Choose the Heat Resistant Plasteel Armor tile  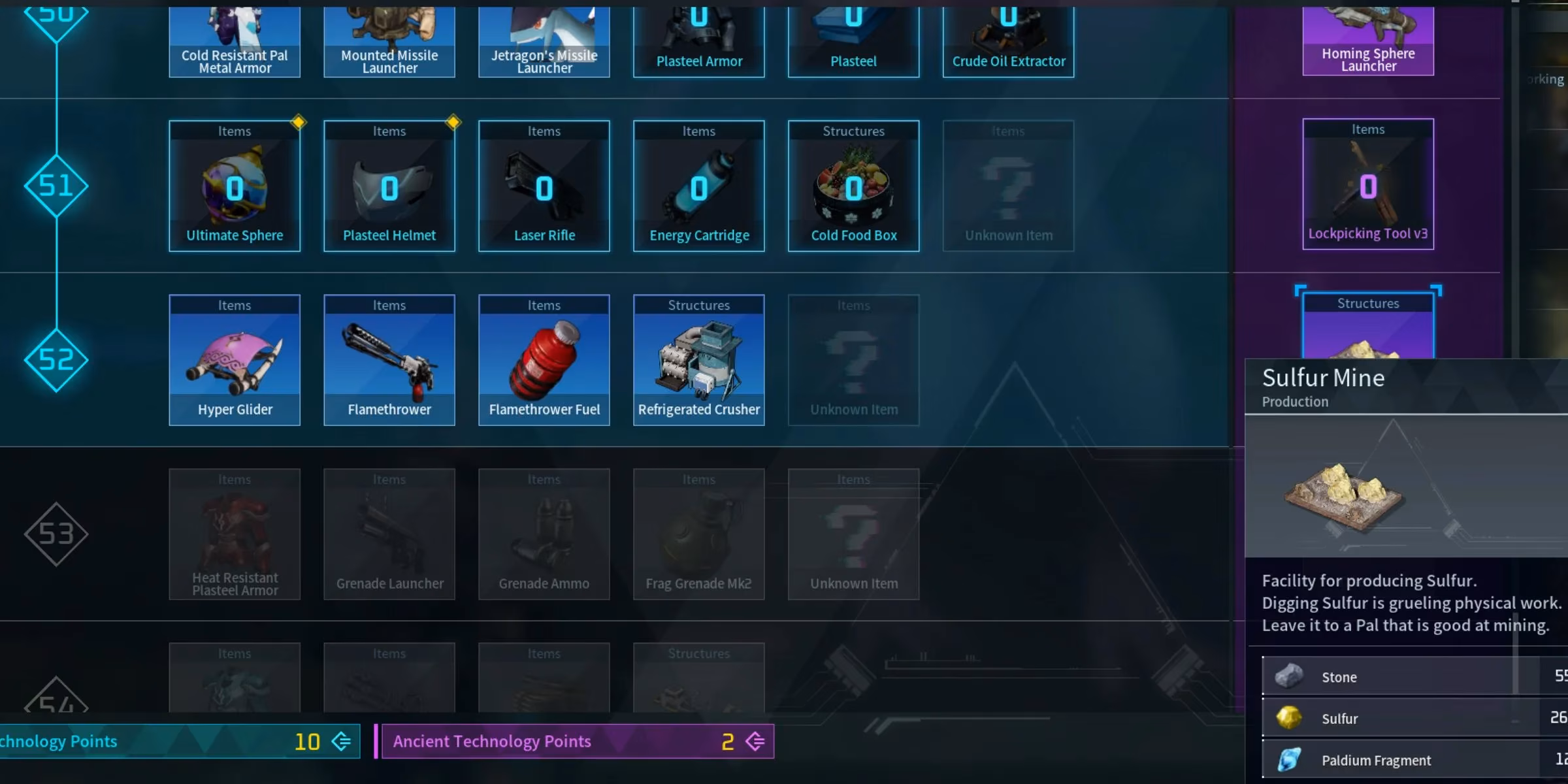tap(235, 534)
